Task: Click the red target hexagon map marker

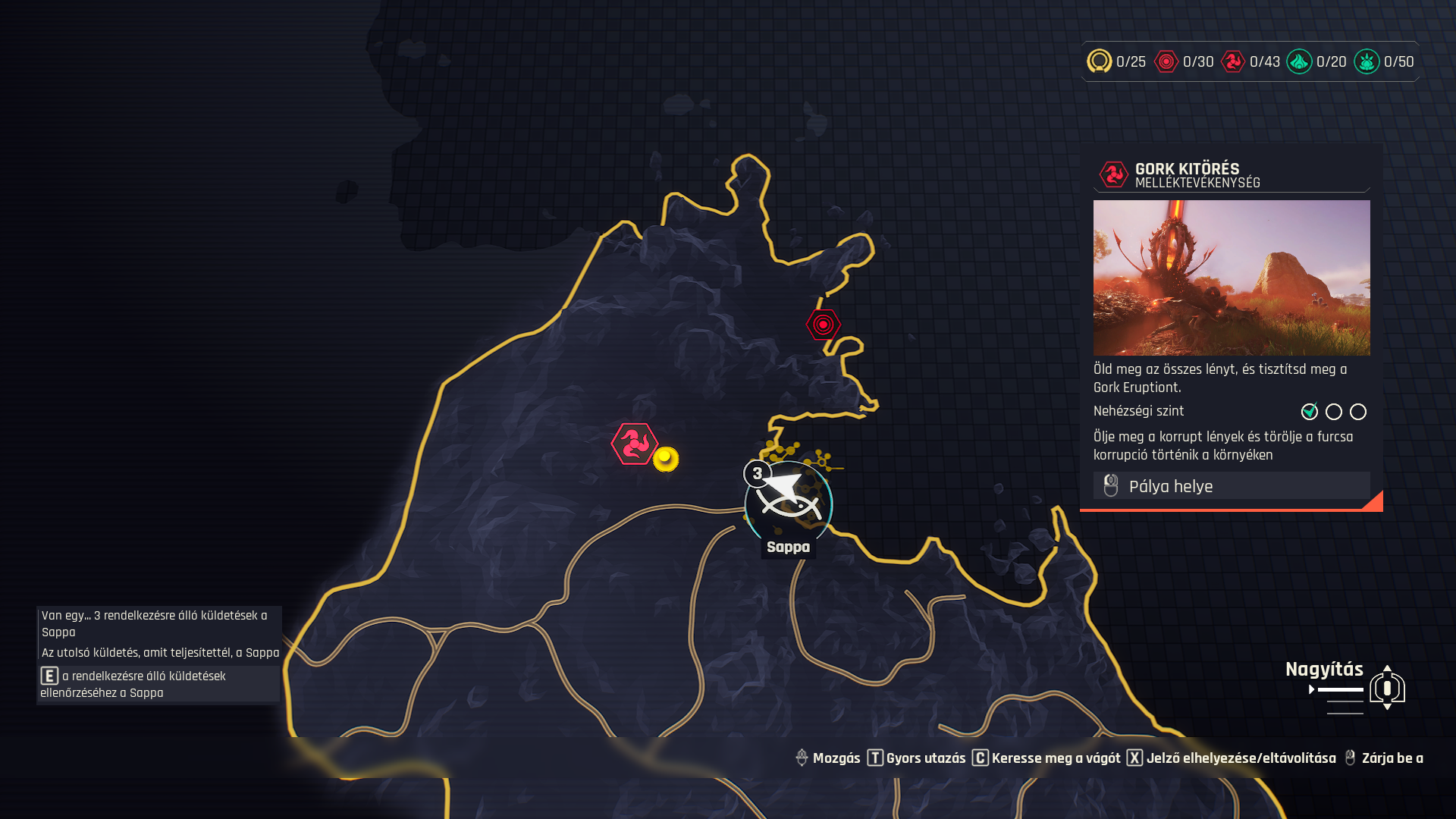Action: [x=823, y=325]
